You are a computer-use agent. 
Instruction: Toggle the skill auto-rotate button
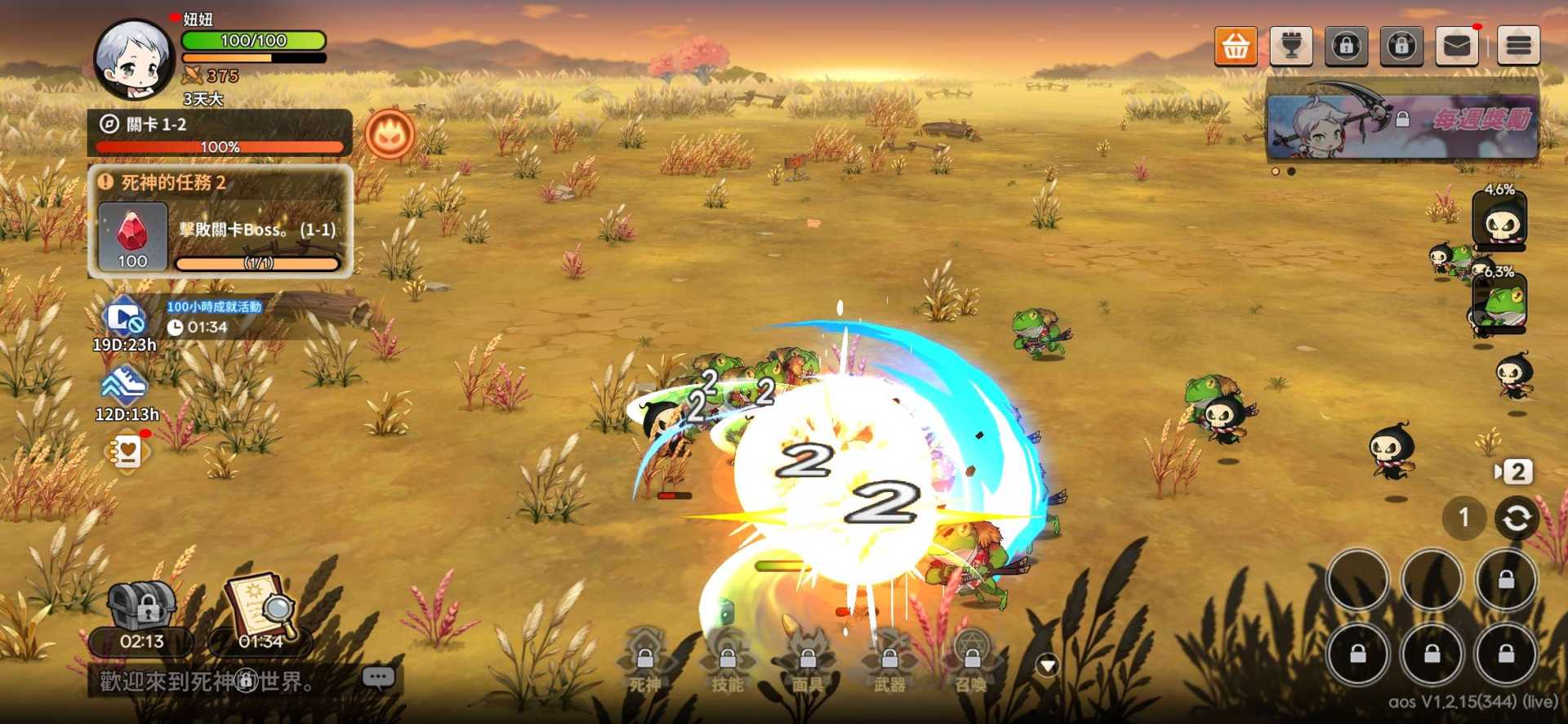point(1516,518)
